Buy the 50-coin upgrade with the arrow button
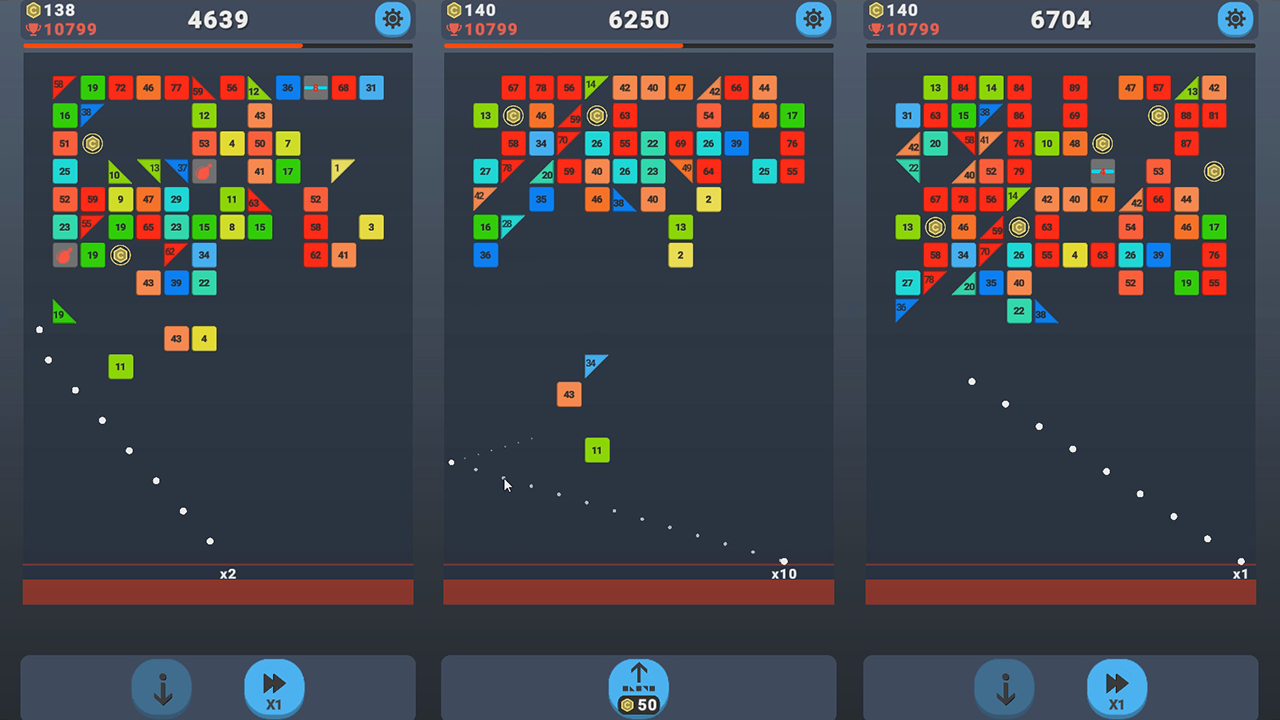This screenshot has height=720, width=1280. 638,687
